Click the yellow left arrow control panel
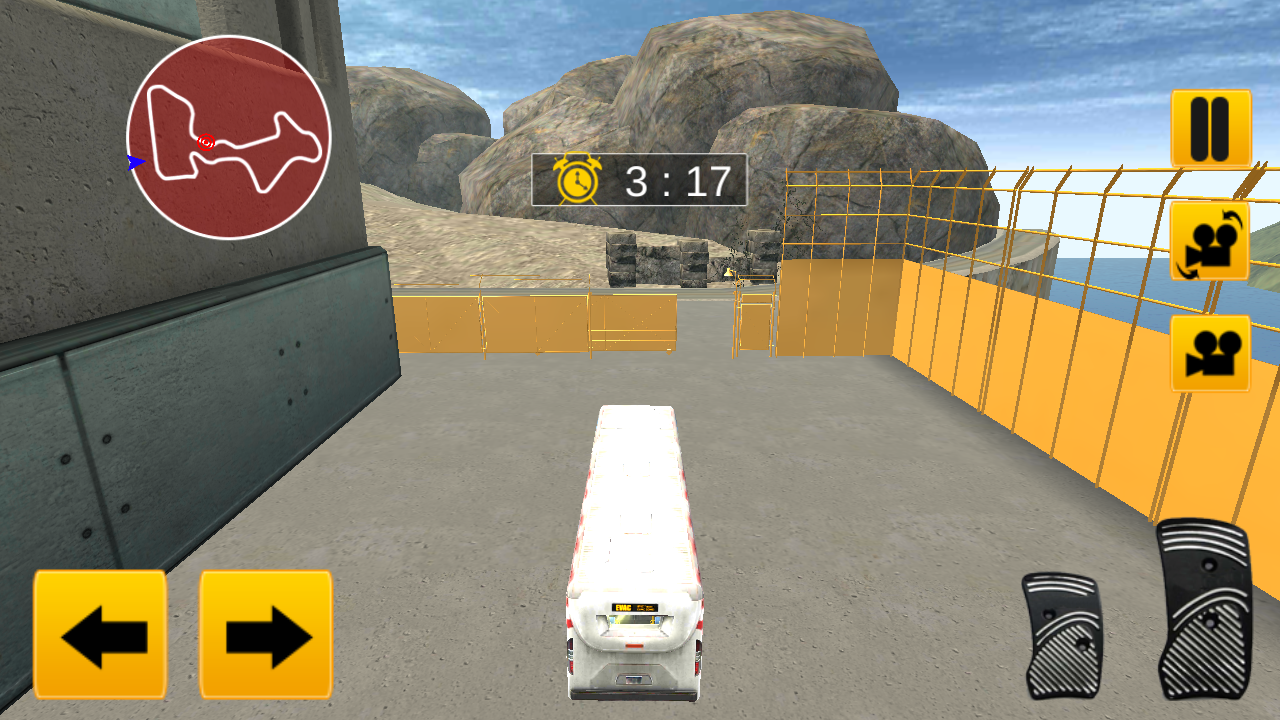 [99, 637]
